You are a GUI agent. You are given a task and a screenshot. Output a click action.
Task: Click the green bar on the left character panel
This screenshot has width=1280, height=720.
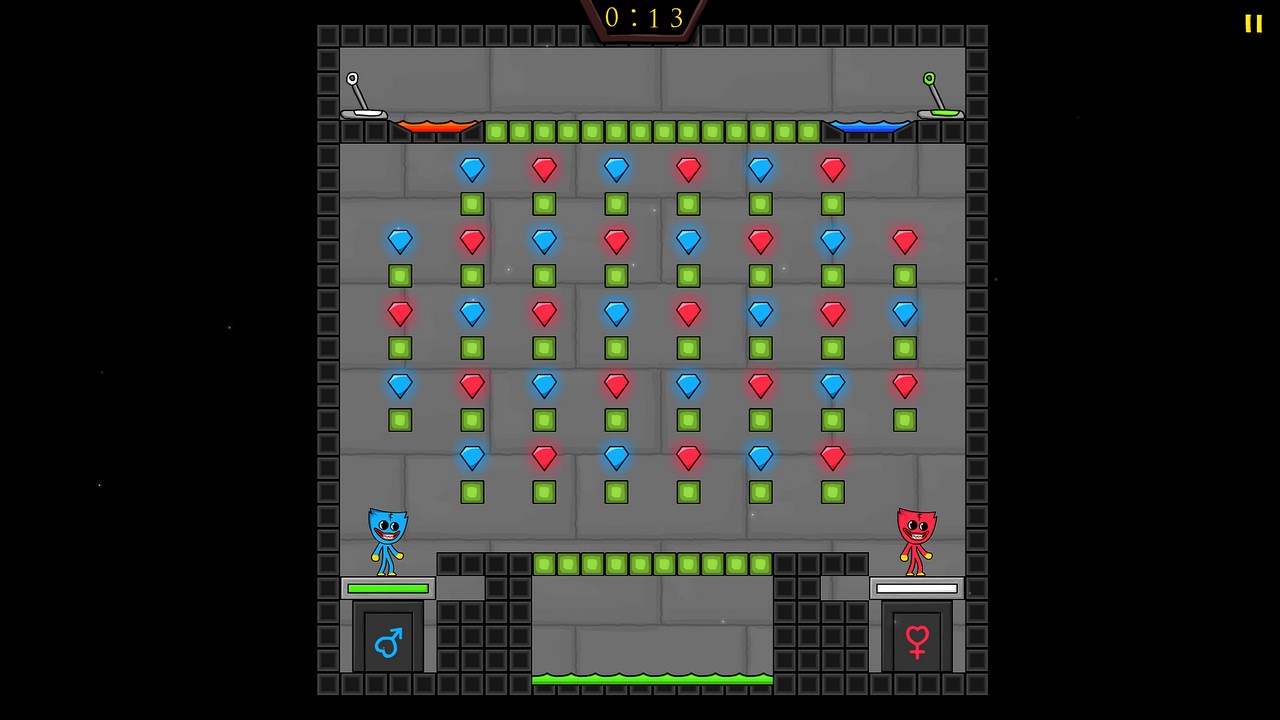tap(387, 588)
